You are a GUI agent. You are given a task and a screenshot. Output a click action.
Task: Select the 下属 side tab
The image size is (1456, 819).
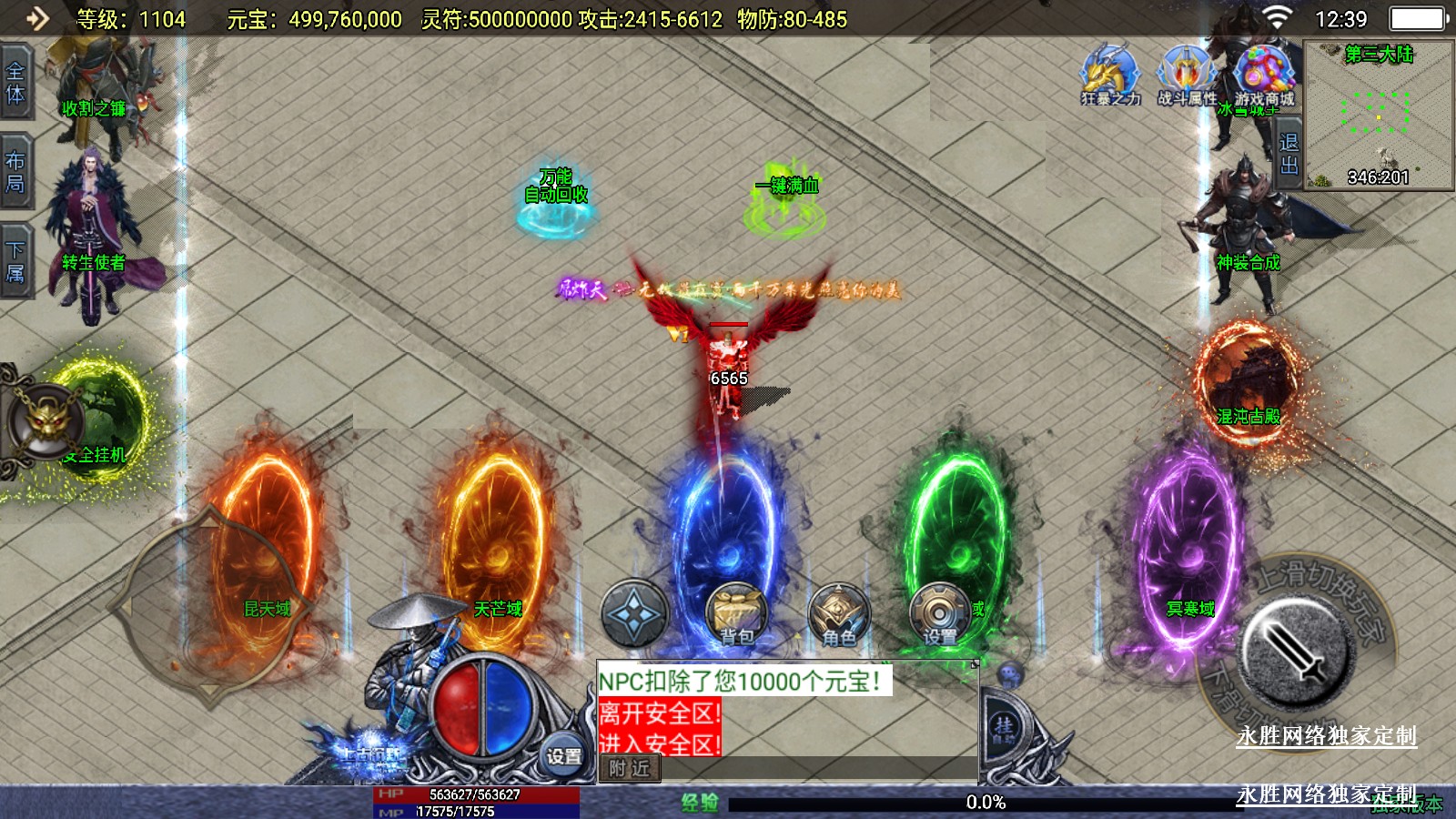point(15,261)
